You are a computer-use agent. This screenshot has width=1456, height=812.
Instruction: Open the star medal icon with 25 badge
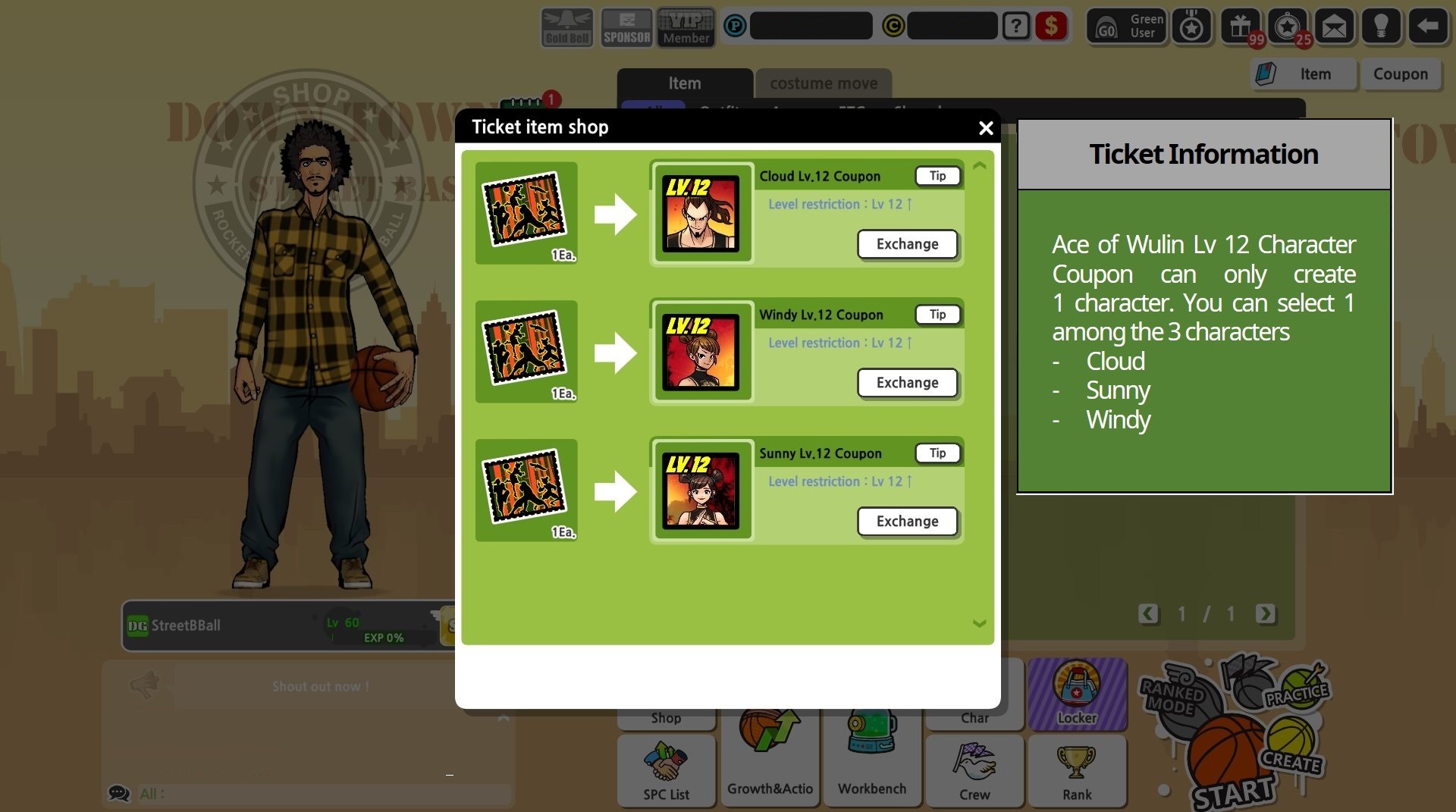1288,27
